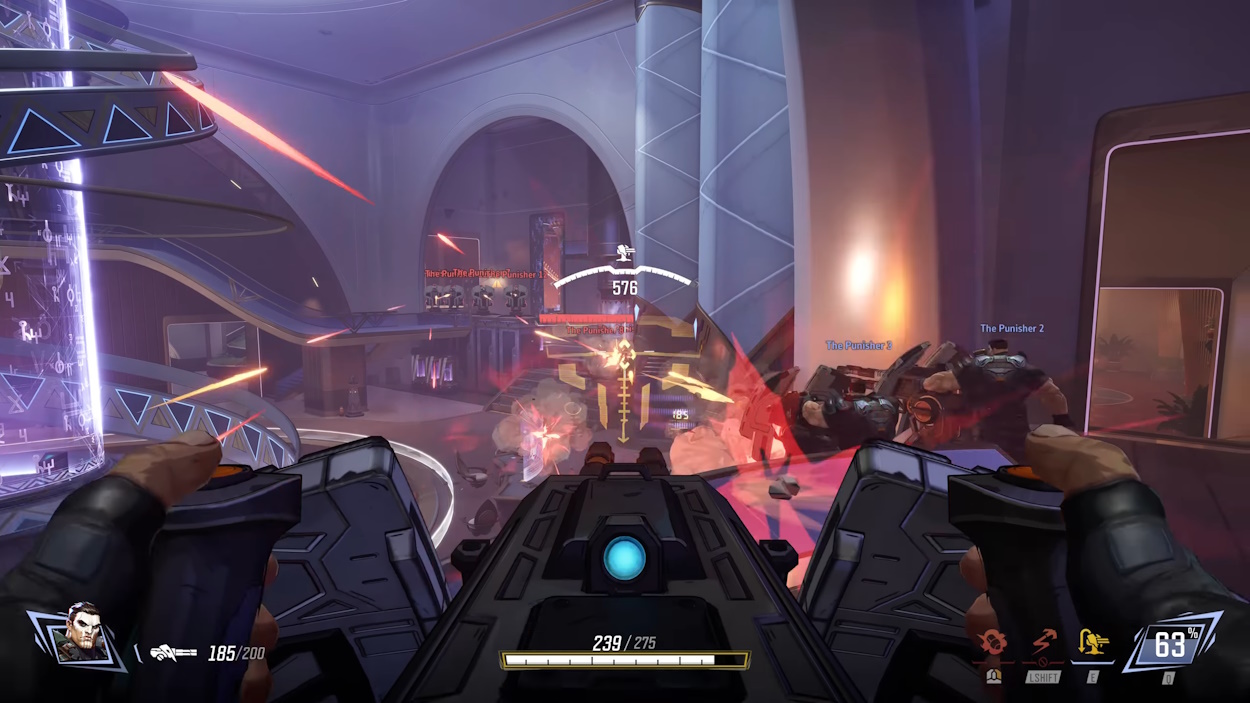
Task: Trigger the 63% ultimate charge icon
Action: click(1170, 644)
